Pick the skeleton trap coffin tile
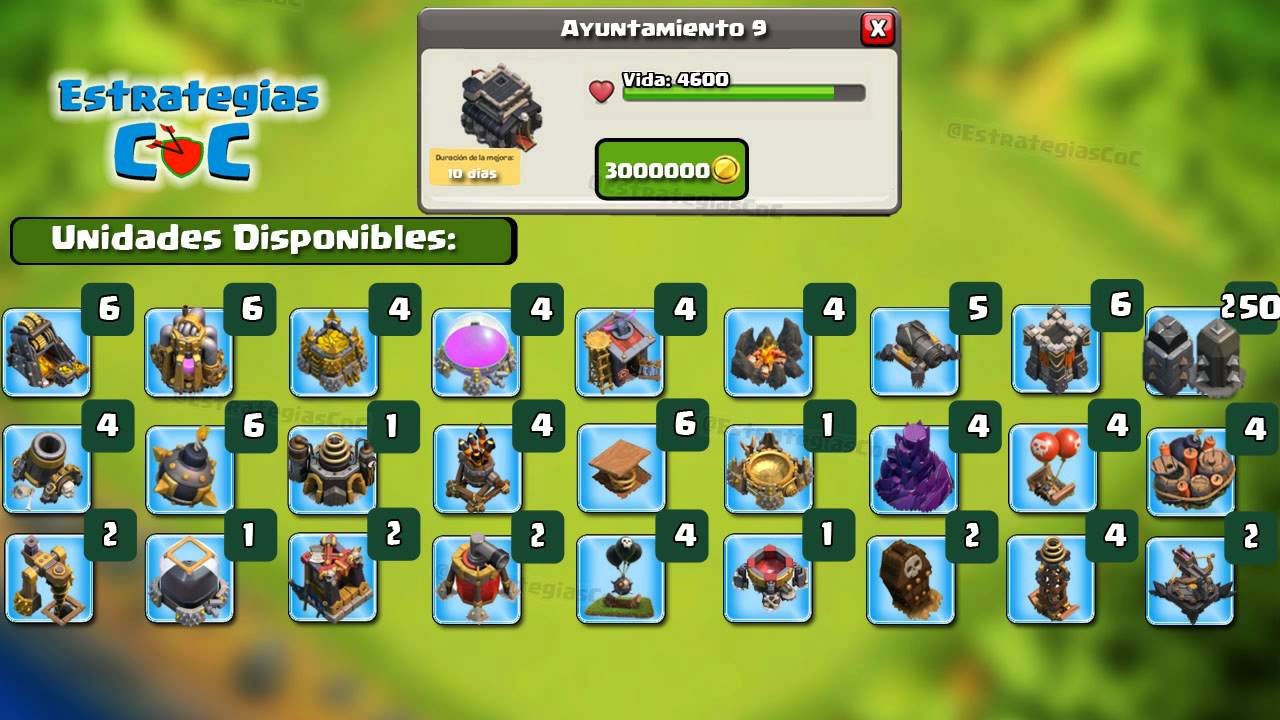 910,580
